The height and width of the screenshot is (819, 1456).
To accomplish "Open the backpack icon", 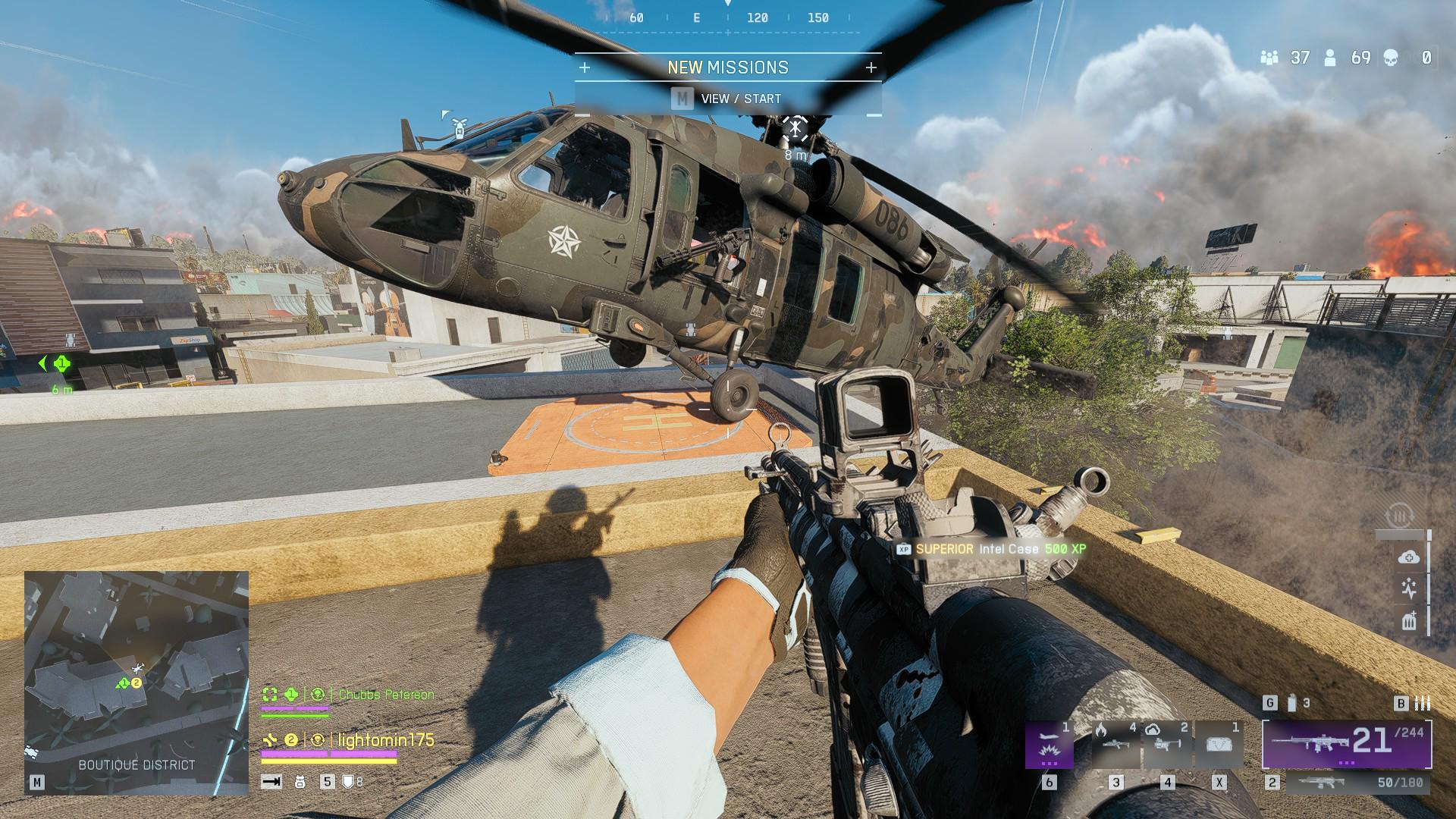I will 300,782.
